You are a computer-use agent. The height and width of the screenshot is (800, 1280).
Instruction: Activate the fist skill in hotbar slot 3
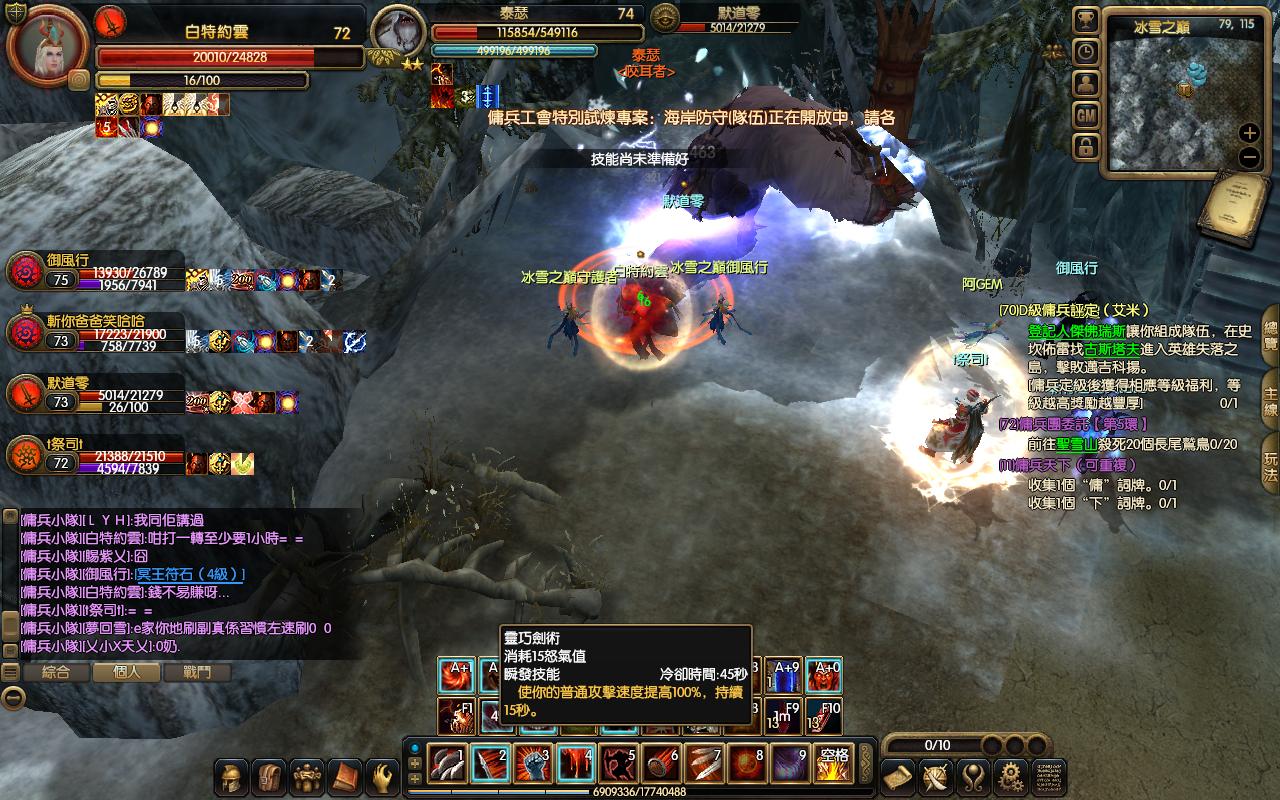pyautogui.click(x=532, y=765)
